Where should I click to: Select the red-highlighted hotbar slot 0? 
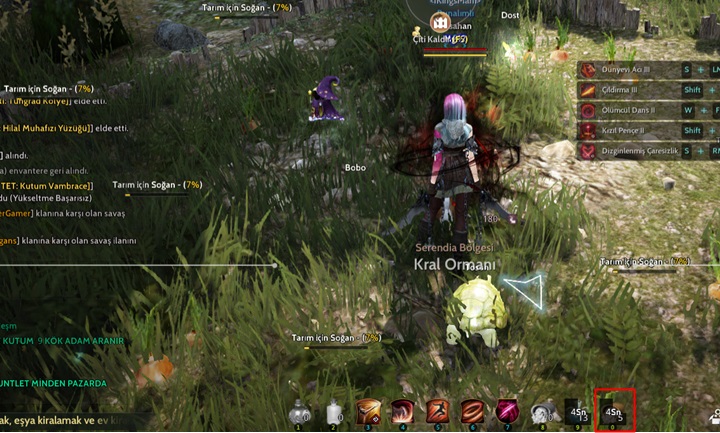(x=614, y=411)
